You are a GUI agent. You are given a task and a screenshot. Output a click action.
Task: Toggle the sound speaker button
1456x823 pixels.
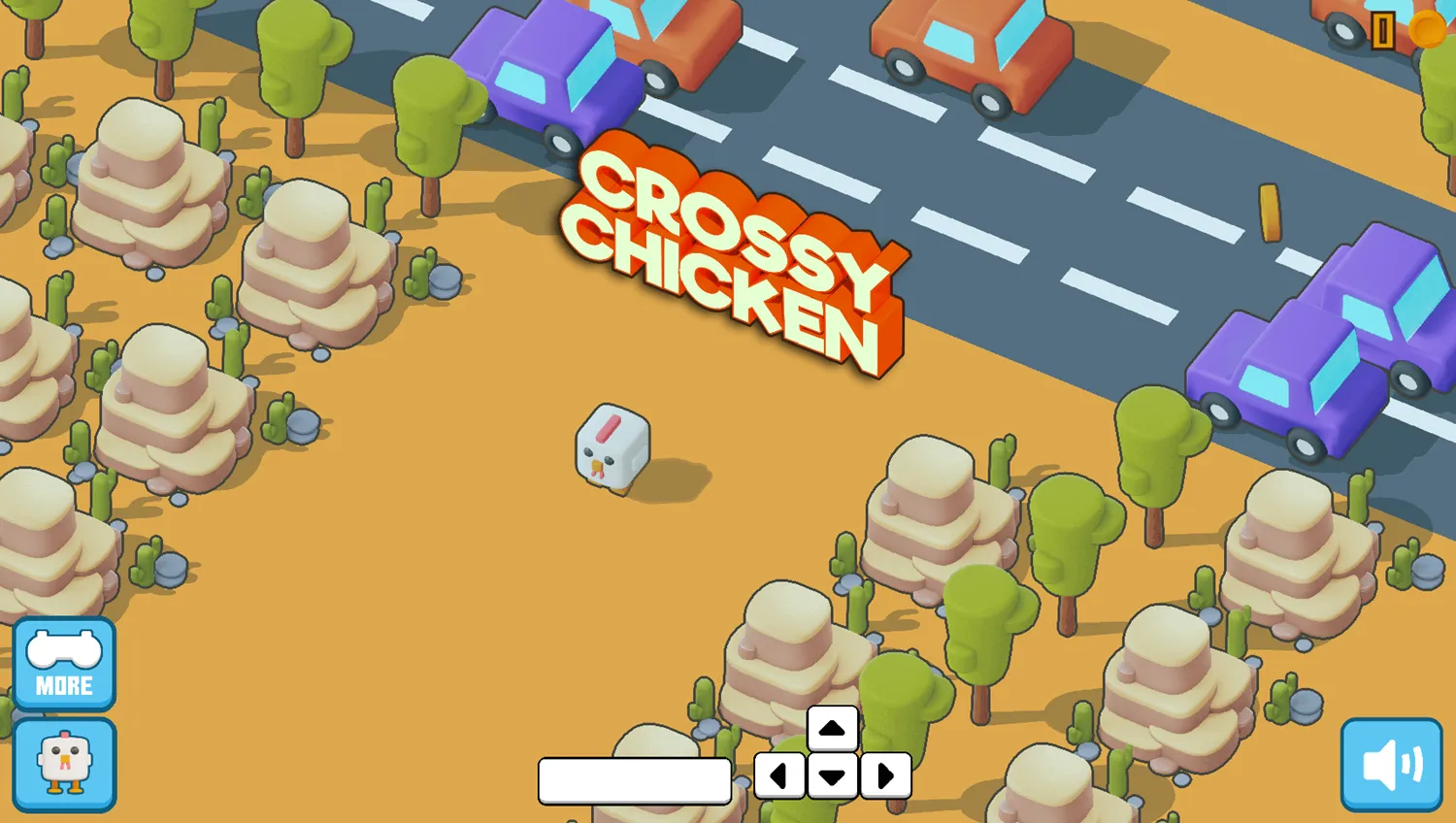(1391, 765)
